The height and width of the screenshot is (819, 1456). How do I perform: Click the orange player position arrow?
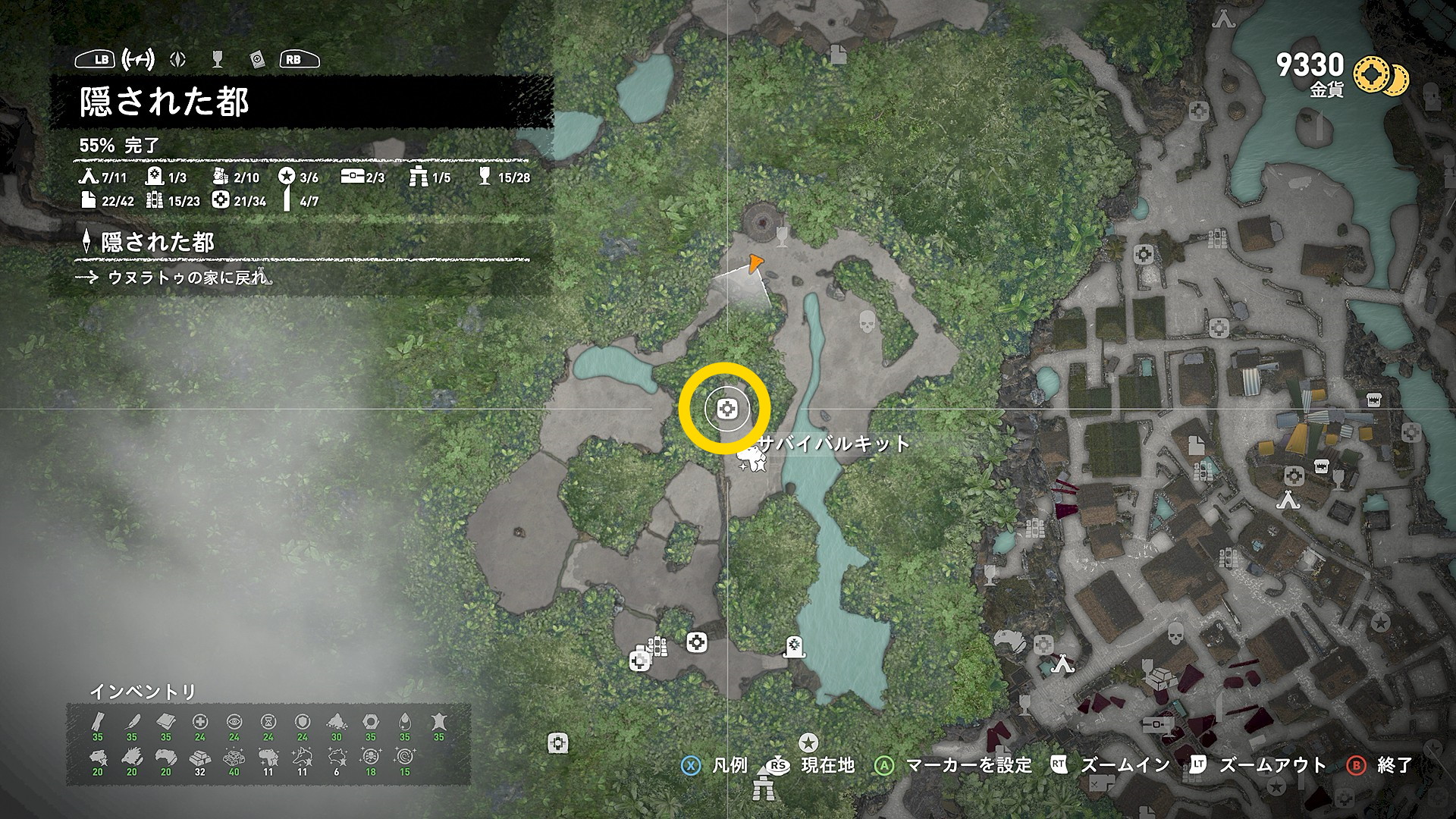tap(754, 264)
